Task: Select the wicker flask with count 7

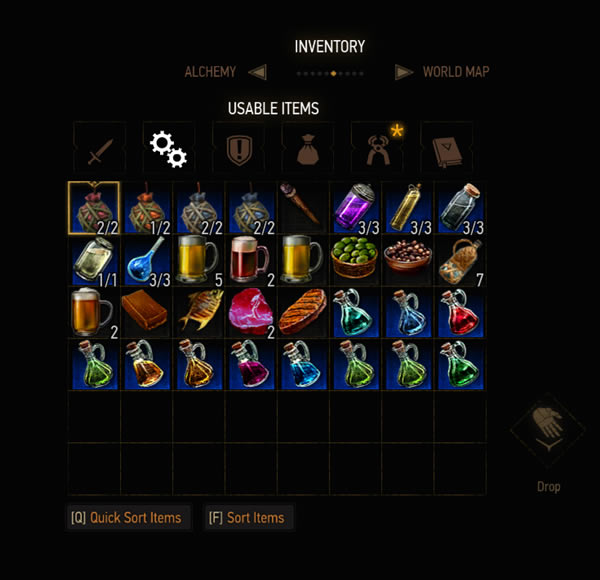Action: [459, 259]
